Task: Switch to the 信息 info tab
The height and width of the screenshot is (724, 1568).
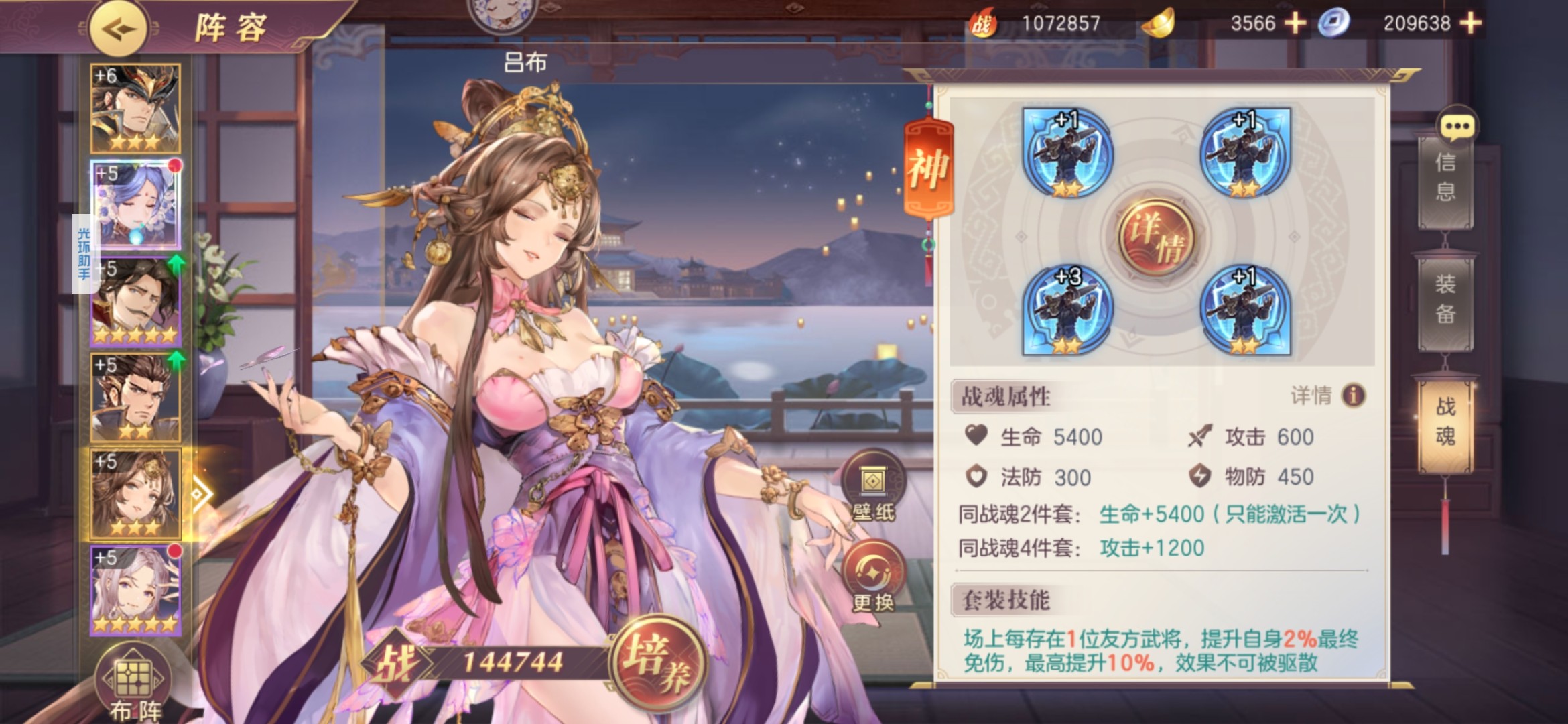Action: click(x=1445, y=178)
